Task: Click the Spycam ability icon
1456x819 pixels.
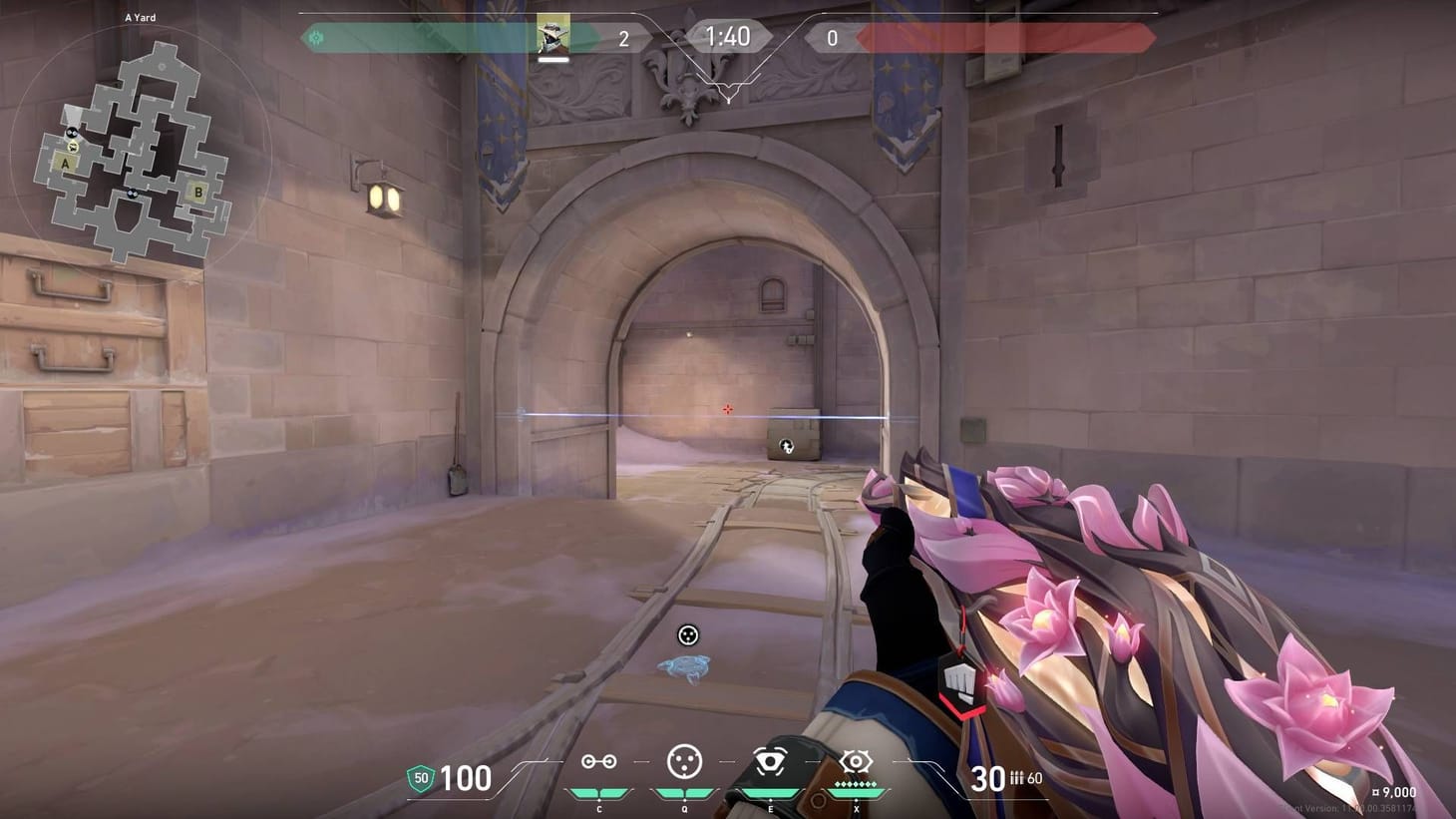Action: click(x=769, y=761)
